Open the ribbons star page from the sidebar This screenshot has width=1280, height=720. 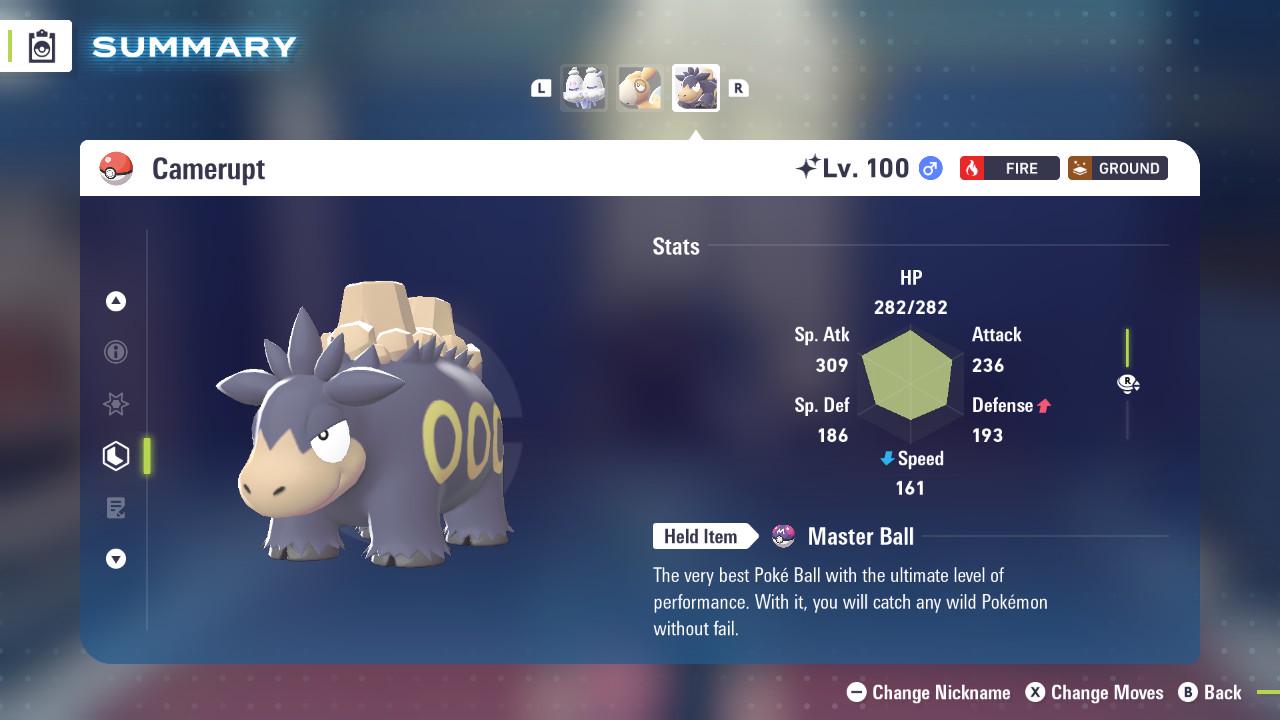[x=116, y=404]
